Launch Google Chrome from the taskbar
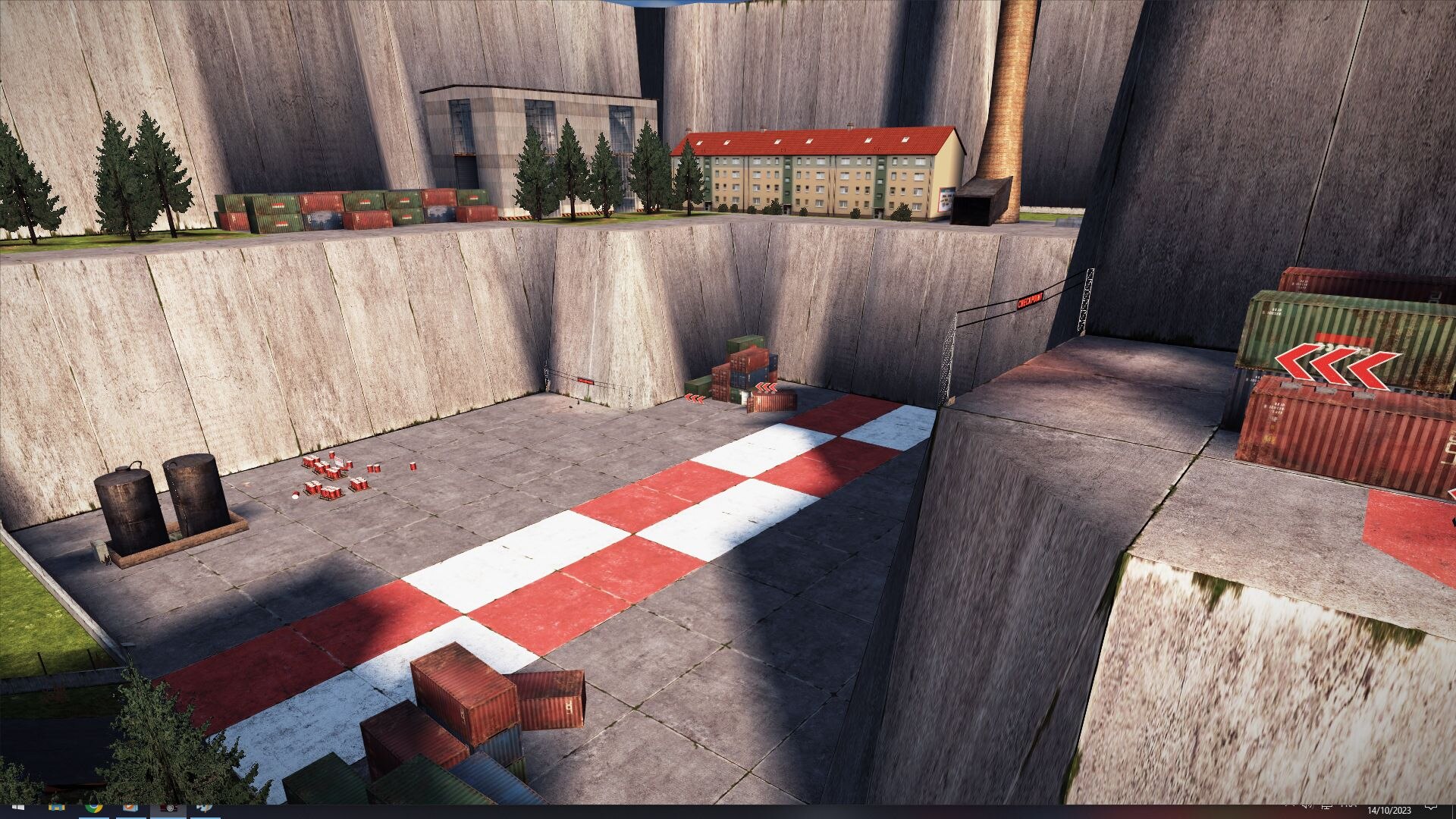This screenshot has width=1456, height=819. pyautogui.click(x=94, y=808)
